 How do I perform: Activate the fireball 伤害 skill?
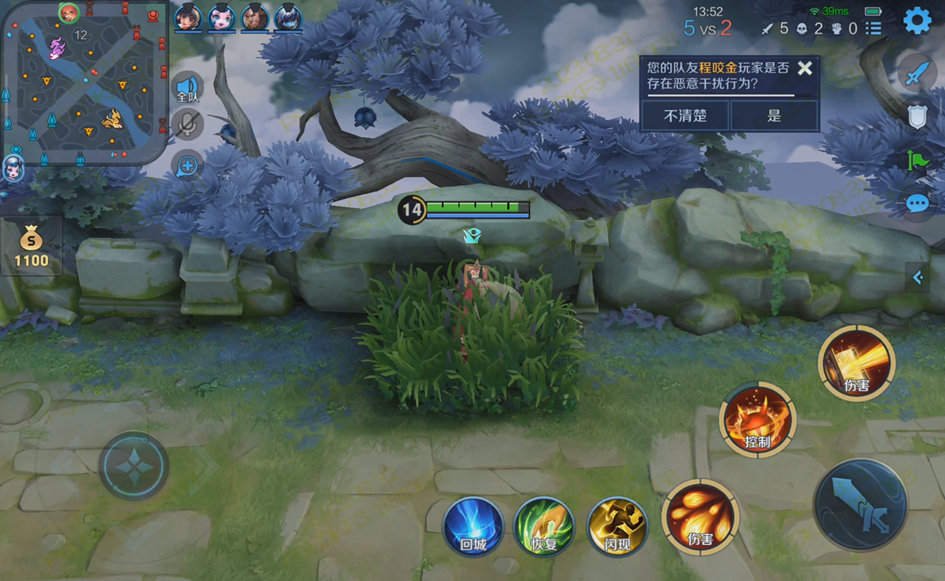(x=699, y=517)
